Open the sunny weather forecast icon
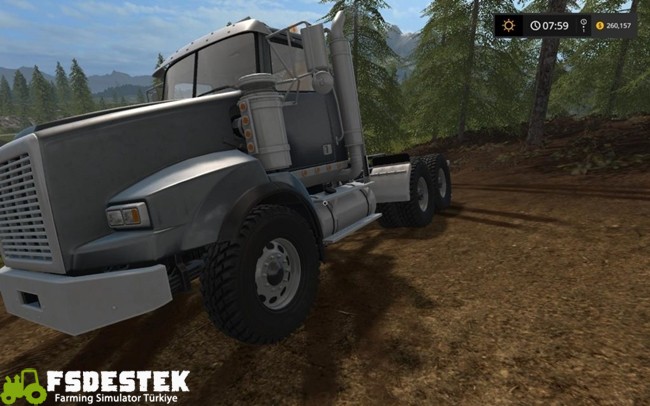650x406 pixels. pyautogui.click(x=508, y=25)
